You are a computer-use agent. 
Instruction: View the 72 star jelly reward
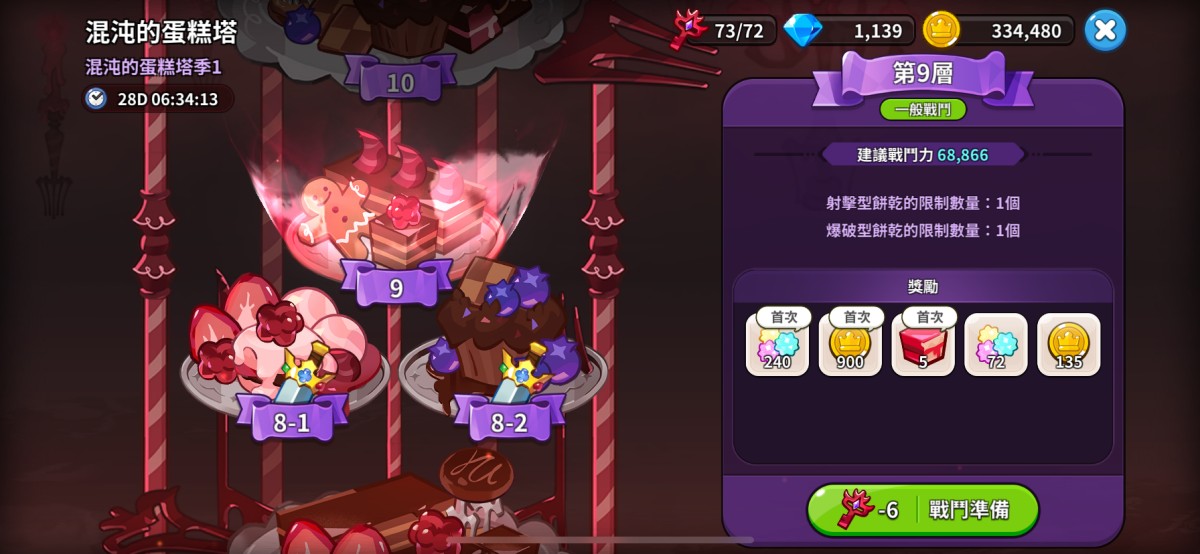click(996, 345)
